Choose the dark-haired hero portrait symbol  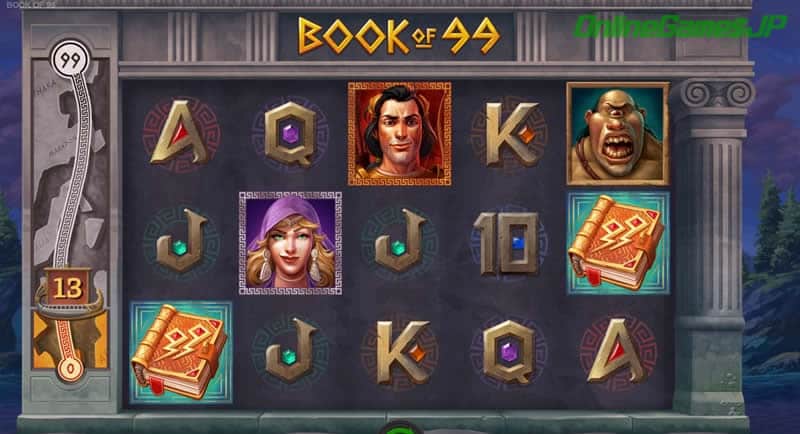click(x=398, y=133)
